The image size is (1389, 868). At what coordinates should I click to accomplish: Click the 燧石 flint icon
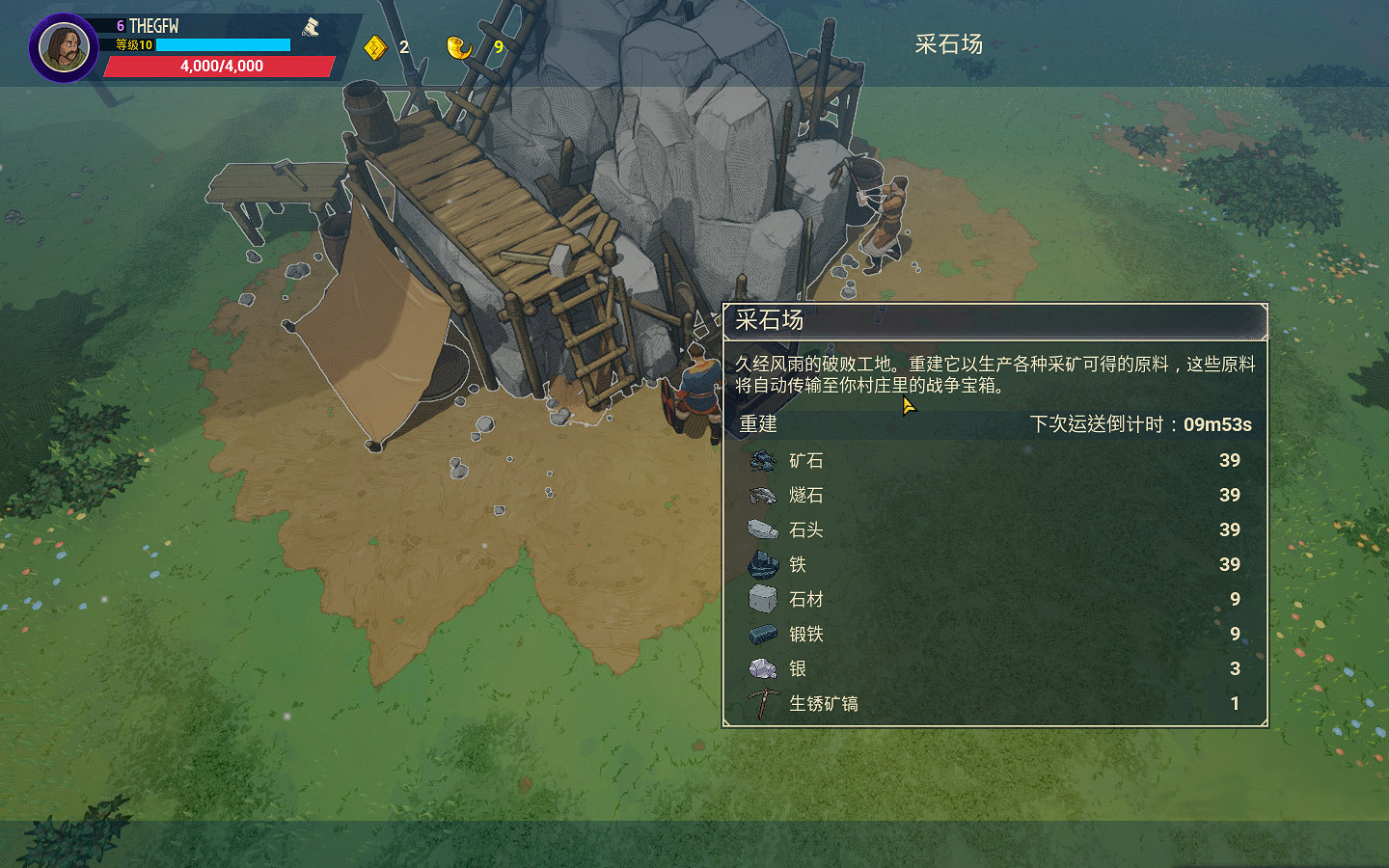761,496
